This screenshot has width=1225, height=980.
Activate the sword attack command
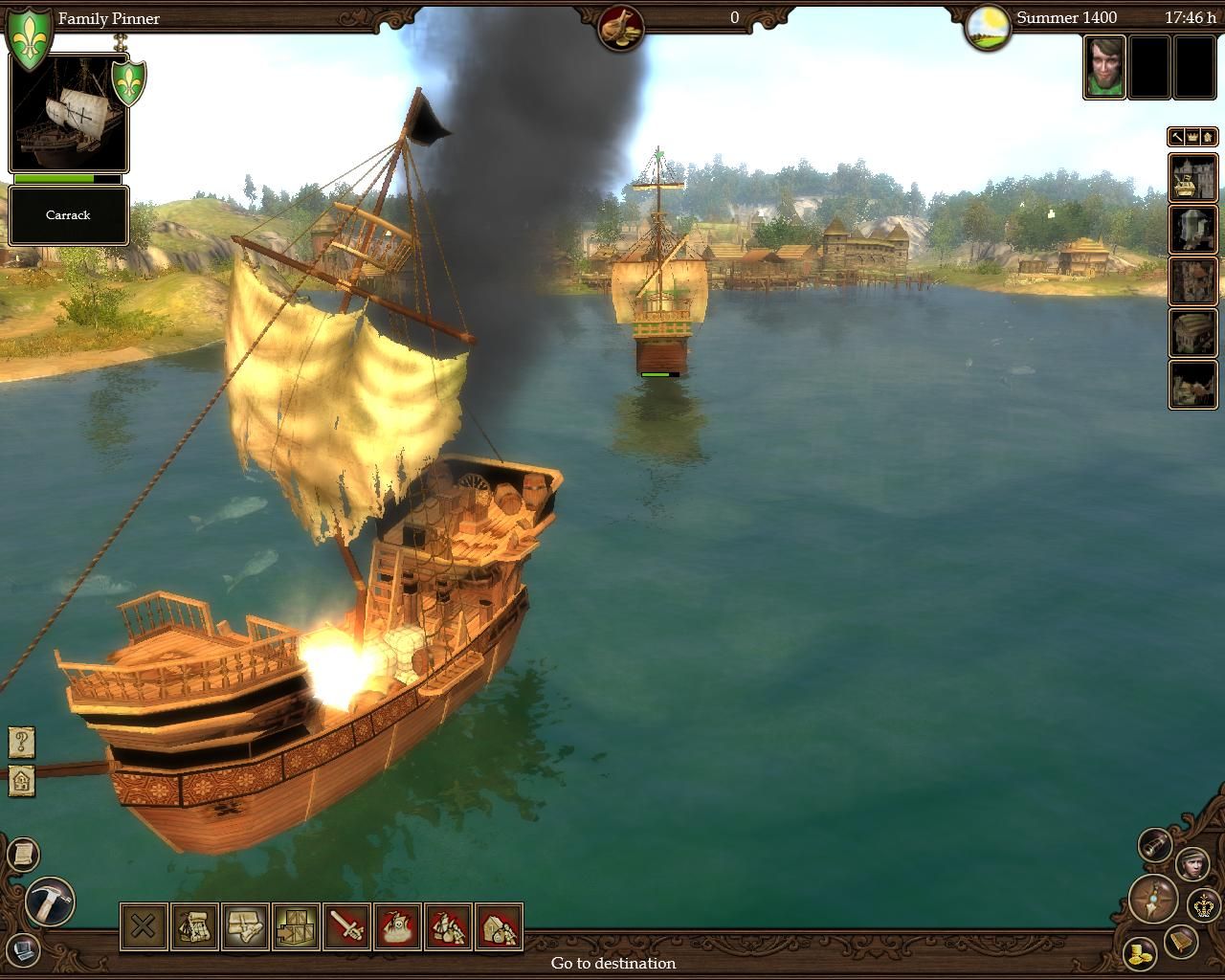tap(346, 926)
